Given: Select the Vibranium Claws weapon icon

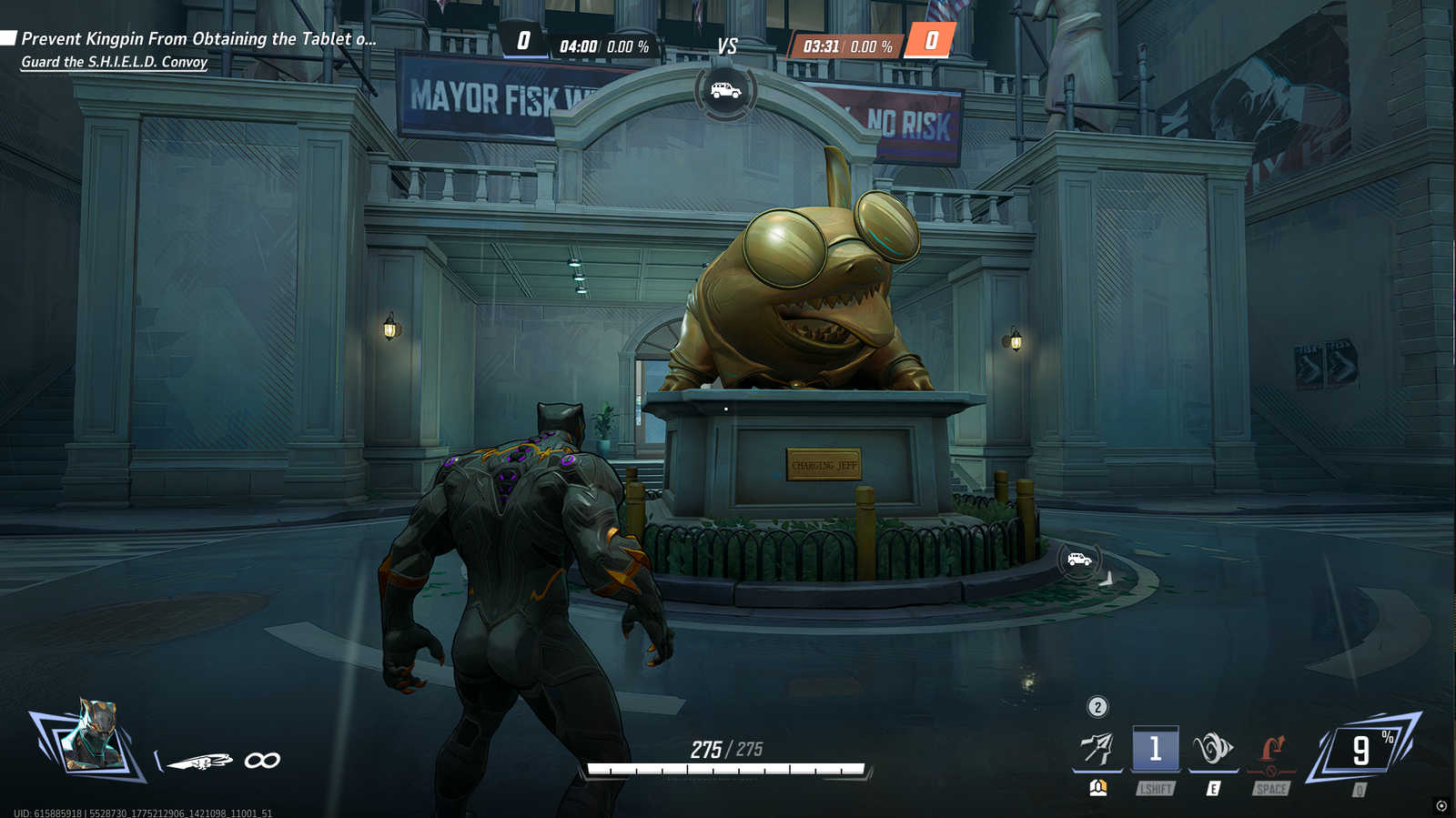Looking at the screenshot, I should click(x=200, y=761).
